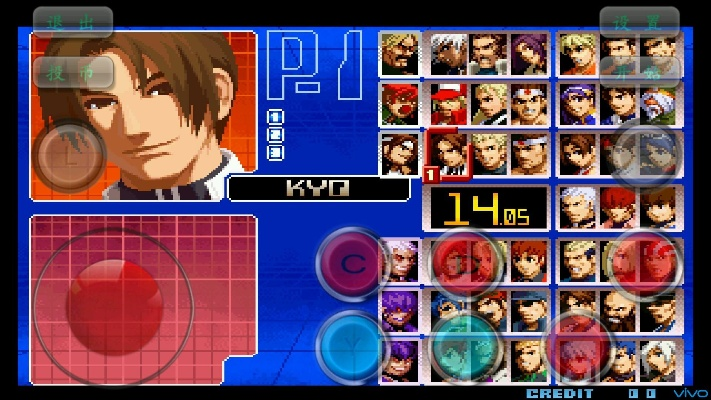Image resolution: width=711 pixels, height=400 pixels.
Task: Pick purple-haired Whip portrait
Action: (530, 53)
